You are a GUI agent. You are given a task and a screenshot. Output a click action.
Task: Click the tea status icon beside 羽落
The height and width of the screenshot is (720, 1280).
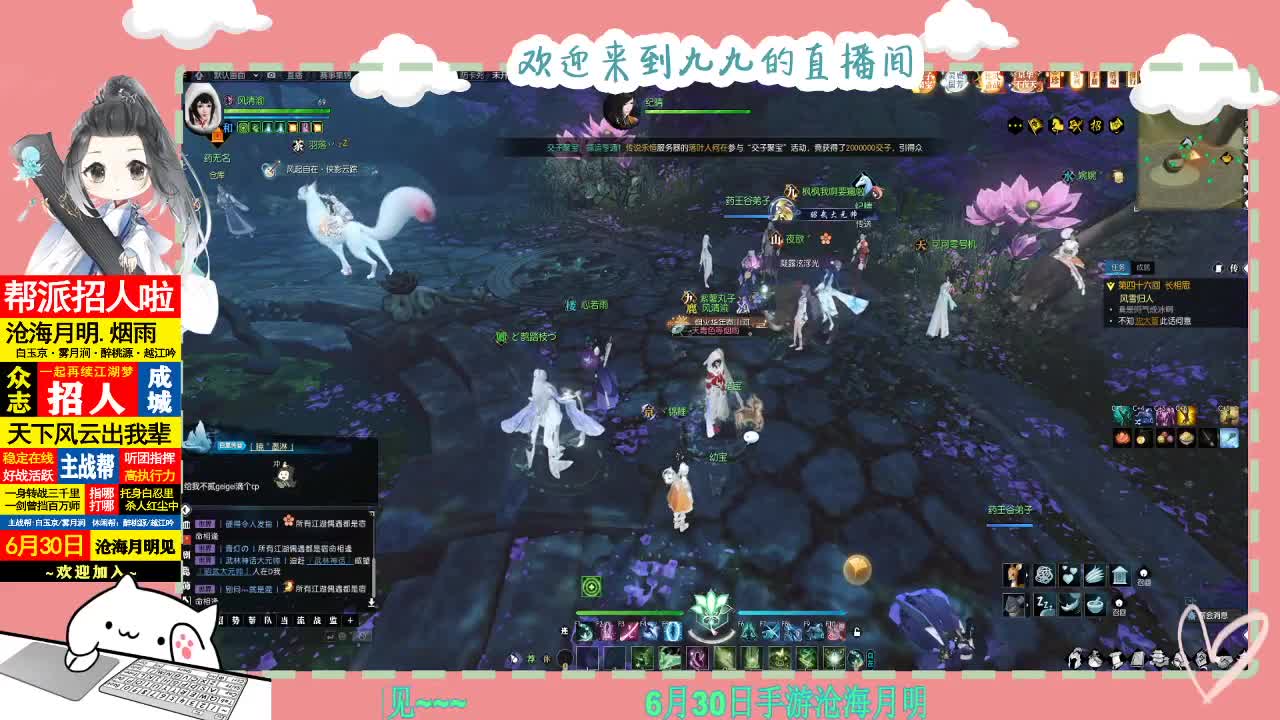click(x=297, y=145)
